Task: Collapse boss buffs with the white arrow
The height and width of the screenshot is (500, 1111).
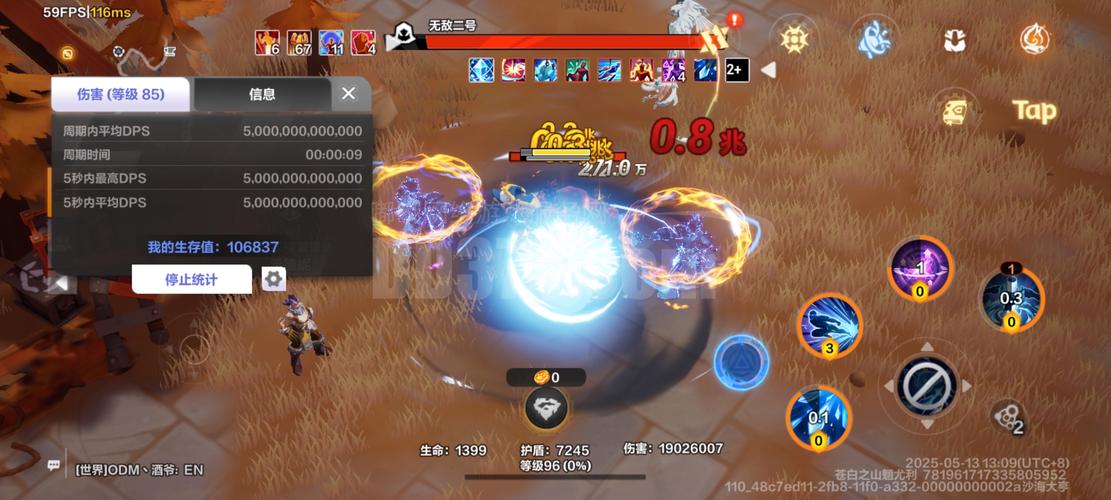Action: 768,70
